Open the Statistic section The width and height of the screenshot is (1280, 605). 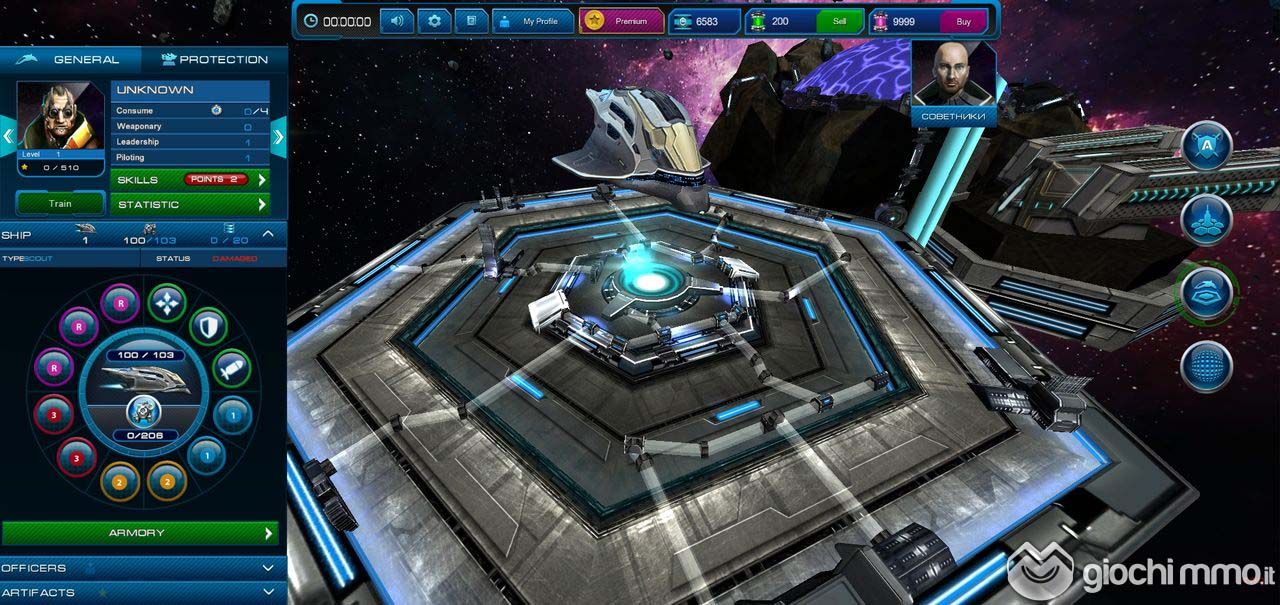[190, 204]
